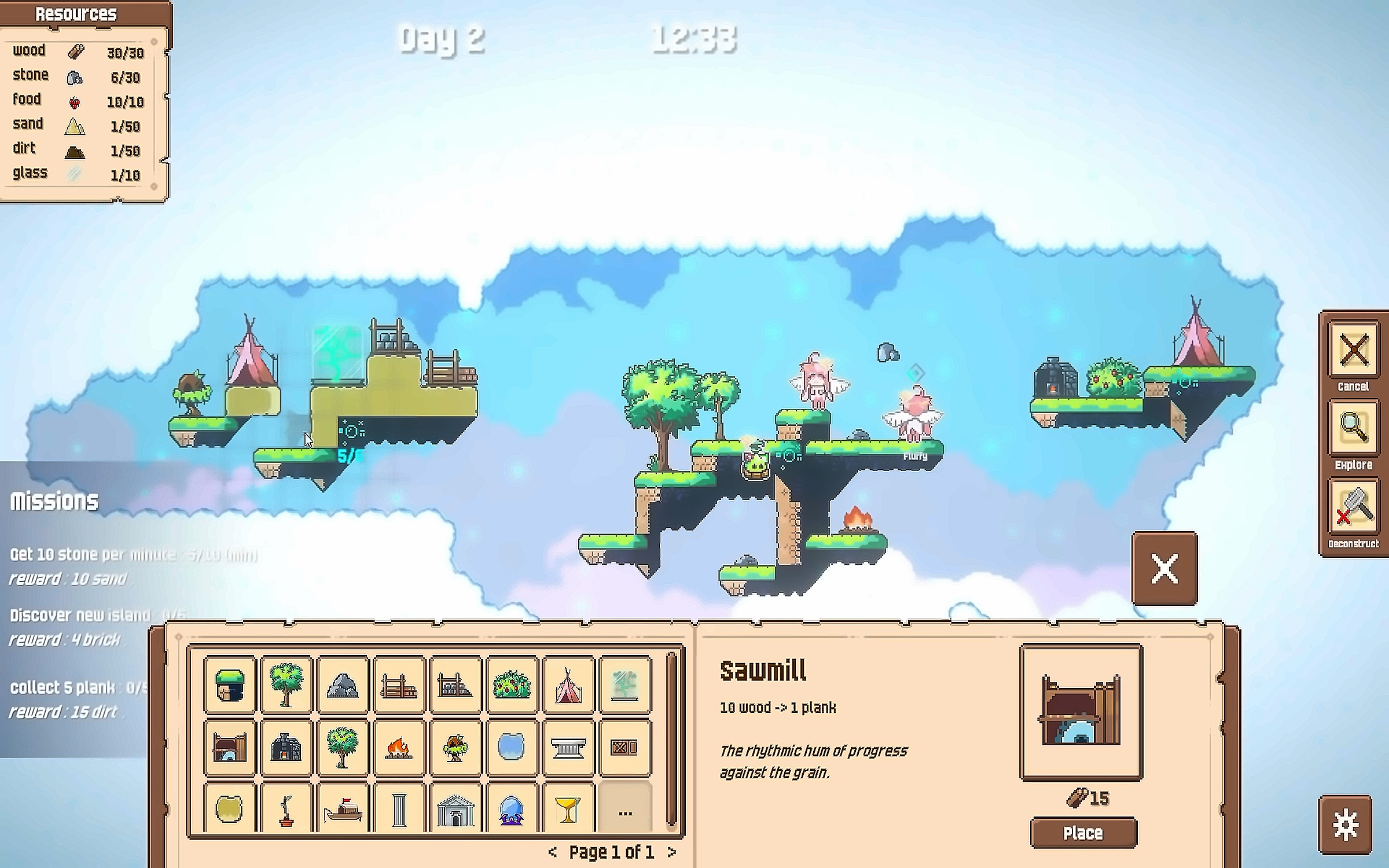Select the grass block build slot
The width and height of the screenshot is (1389, 868).
tap(230, 685)
